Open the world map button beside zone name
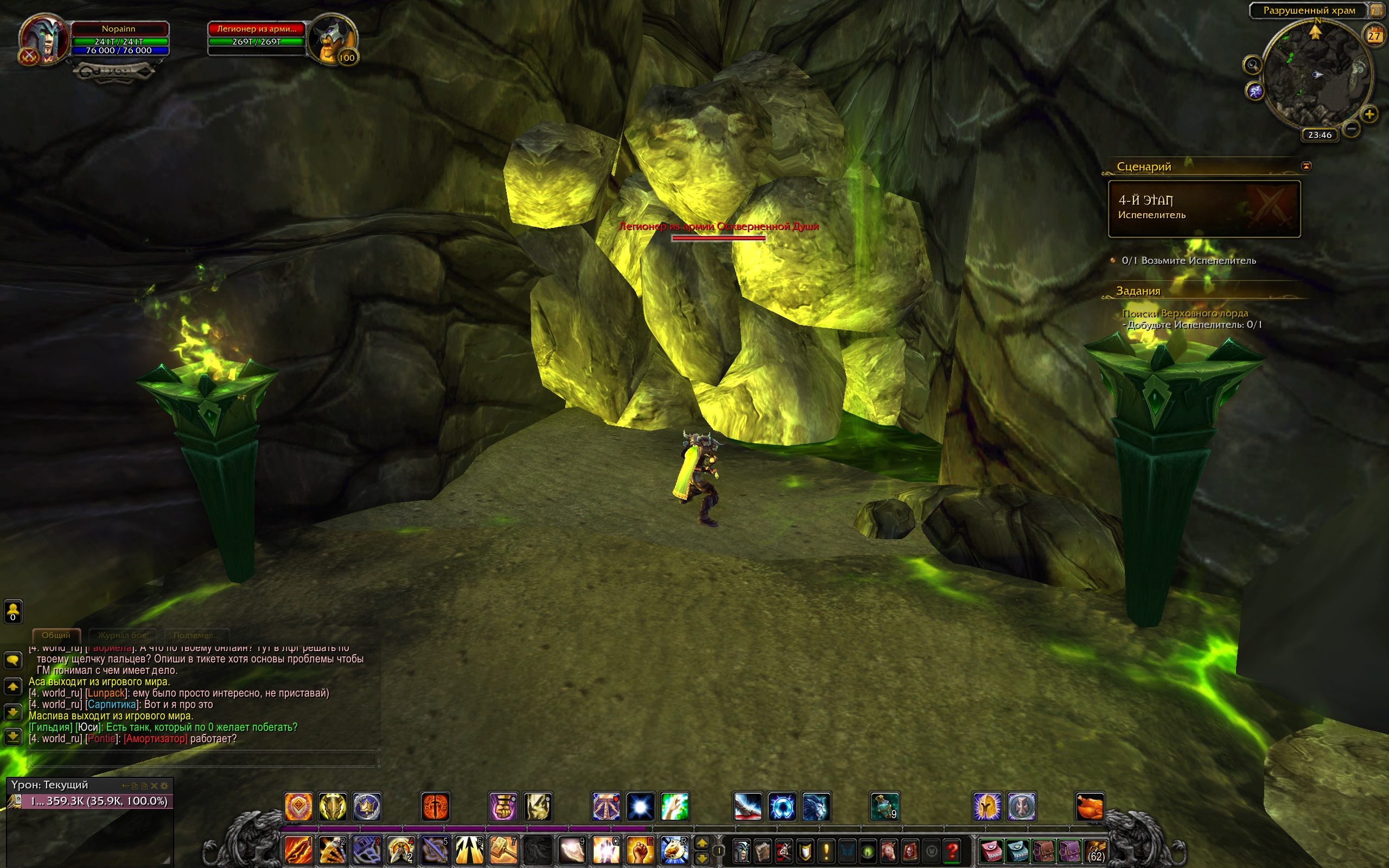 pyautogui.click(x=1378, y=10)
